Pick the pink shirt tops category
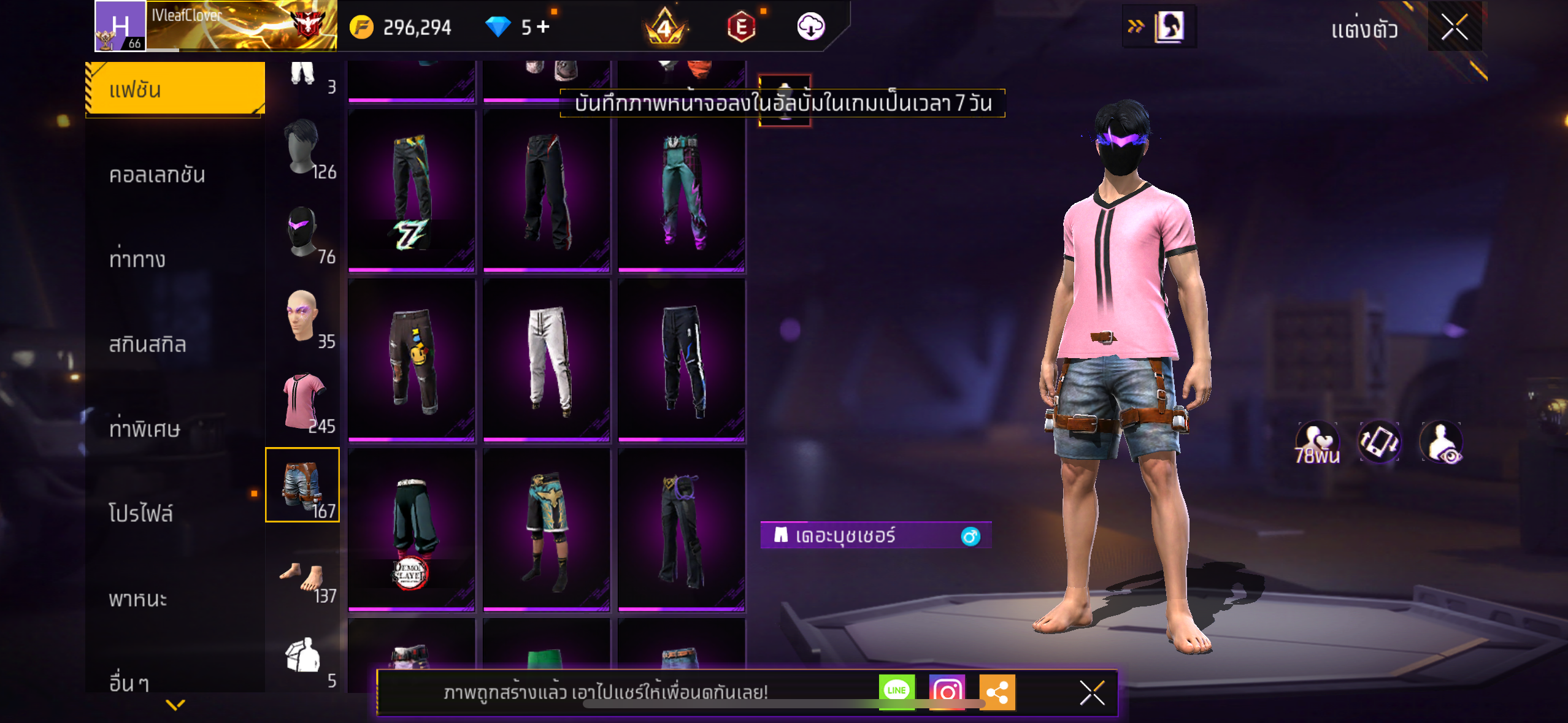This screenshot has height=723, width=1568. coord(303,402)
